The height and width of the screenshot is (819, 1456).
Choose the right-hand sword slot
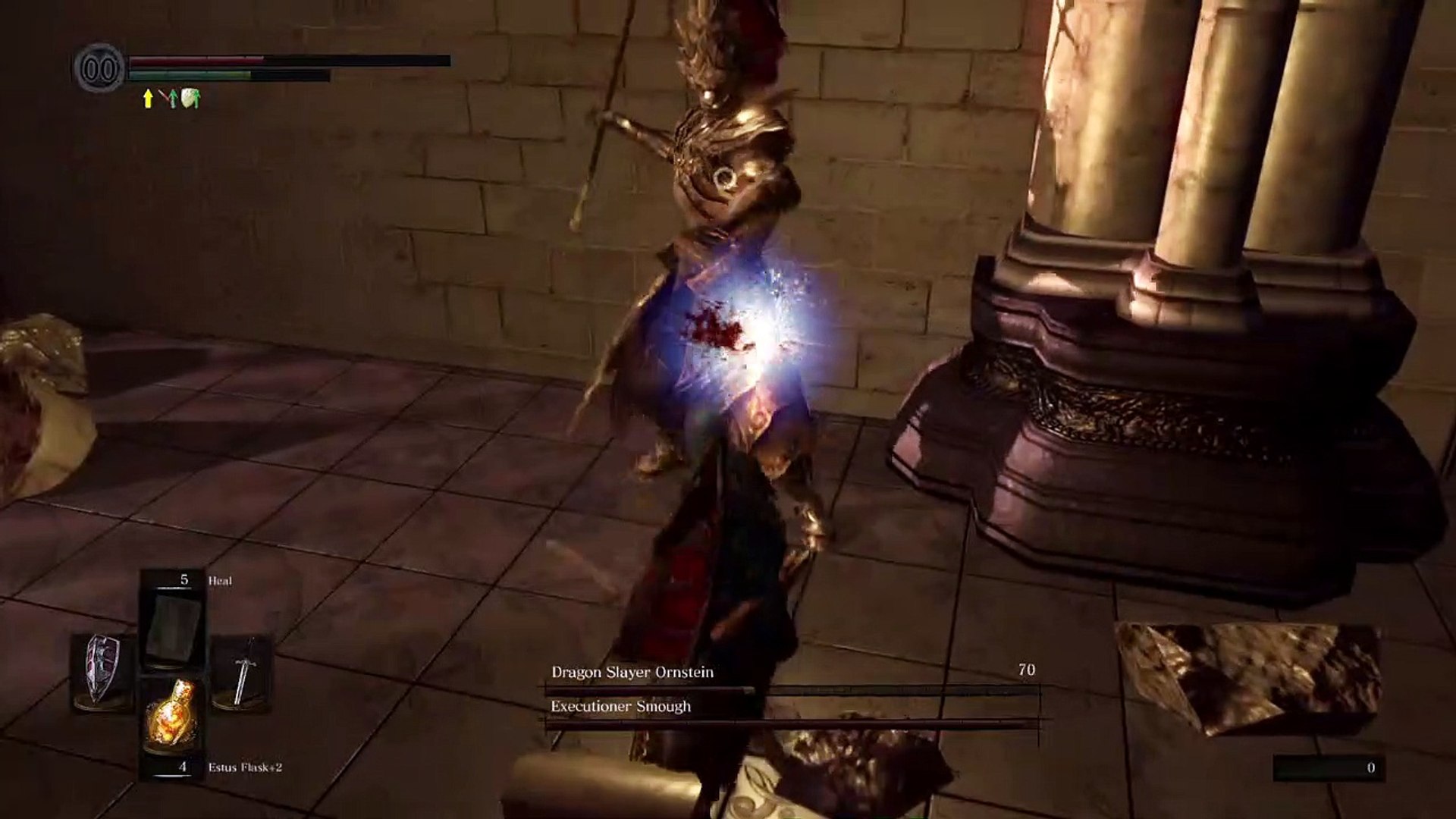[243, 671]
